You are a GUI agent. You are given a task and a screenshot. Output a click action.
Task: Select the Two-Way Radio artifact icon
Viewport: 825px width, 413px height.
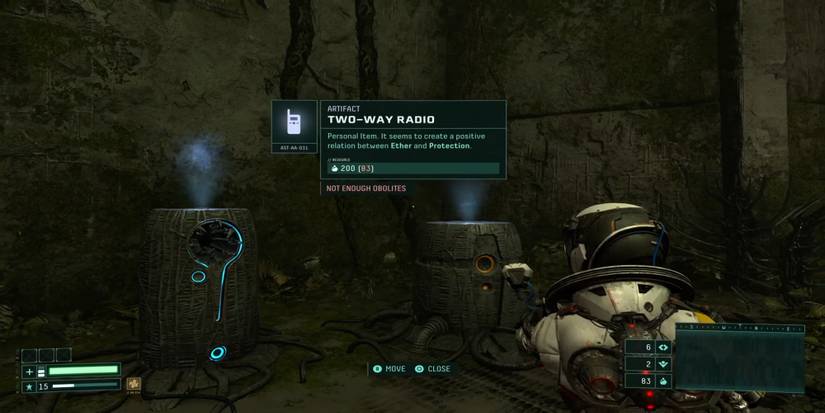click(x=294, y=123)
